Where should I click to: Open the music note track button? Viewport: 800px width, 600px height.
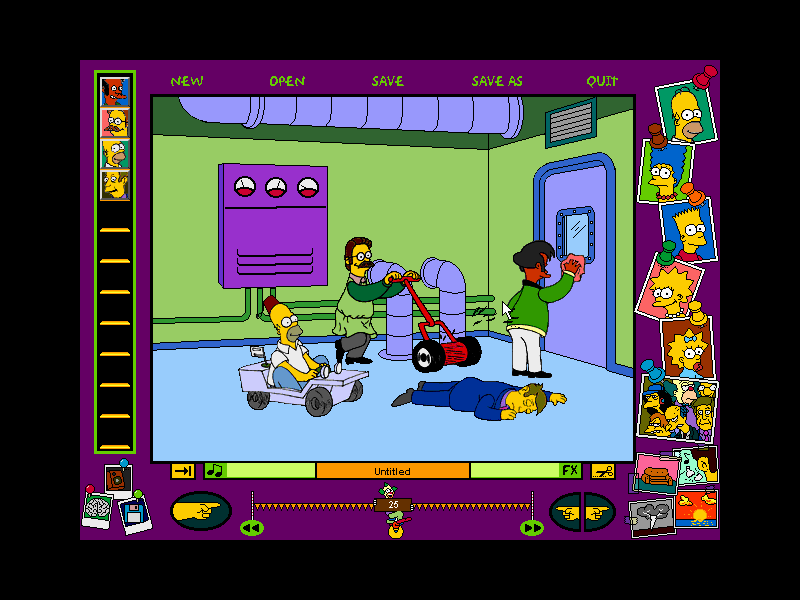(x=215, y=470)
